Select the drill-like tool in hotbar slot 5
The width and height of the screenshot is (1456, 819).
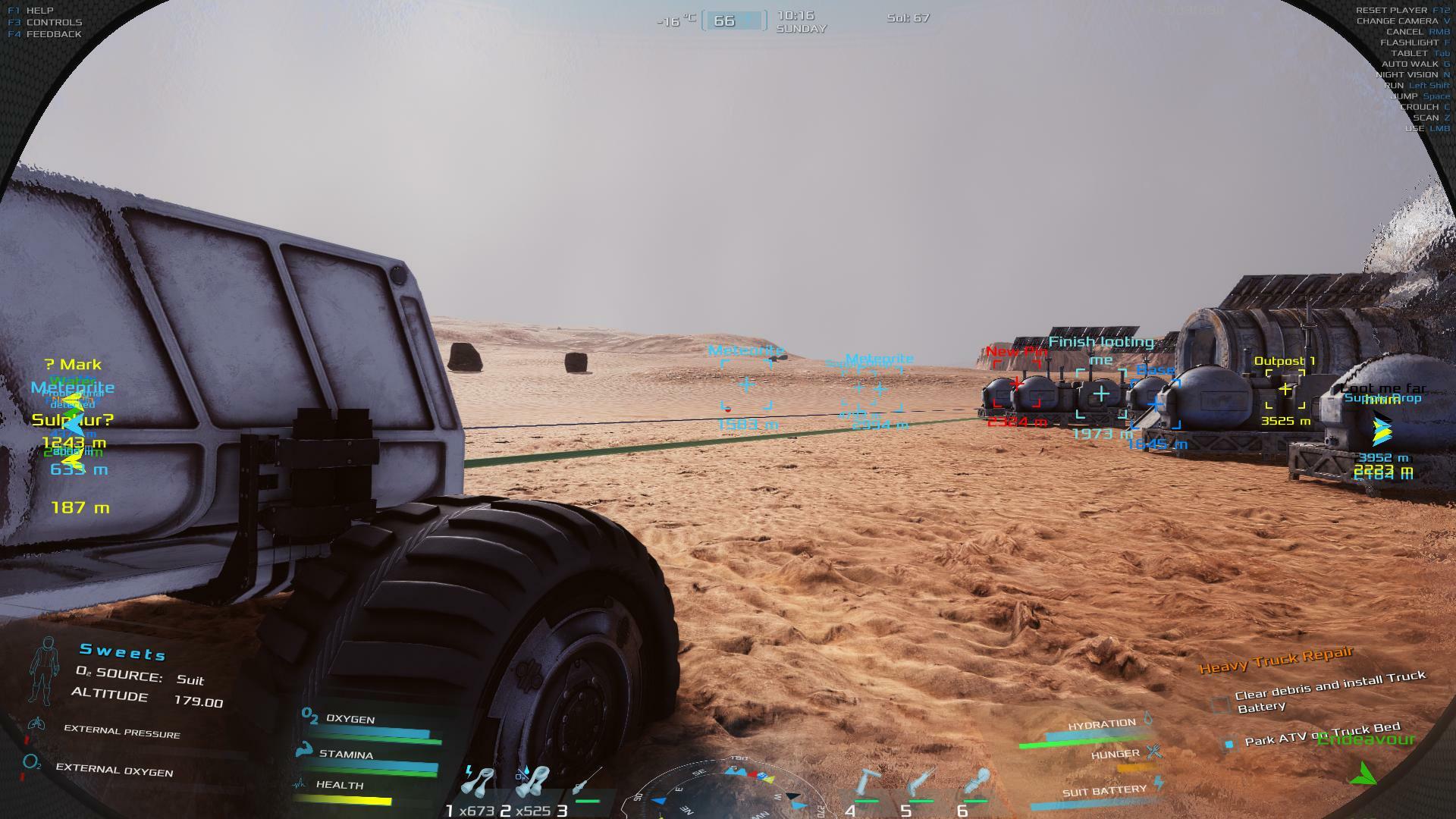[x=921, y=784]
